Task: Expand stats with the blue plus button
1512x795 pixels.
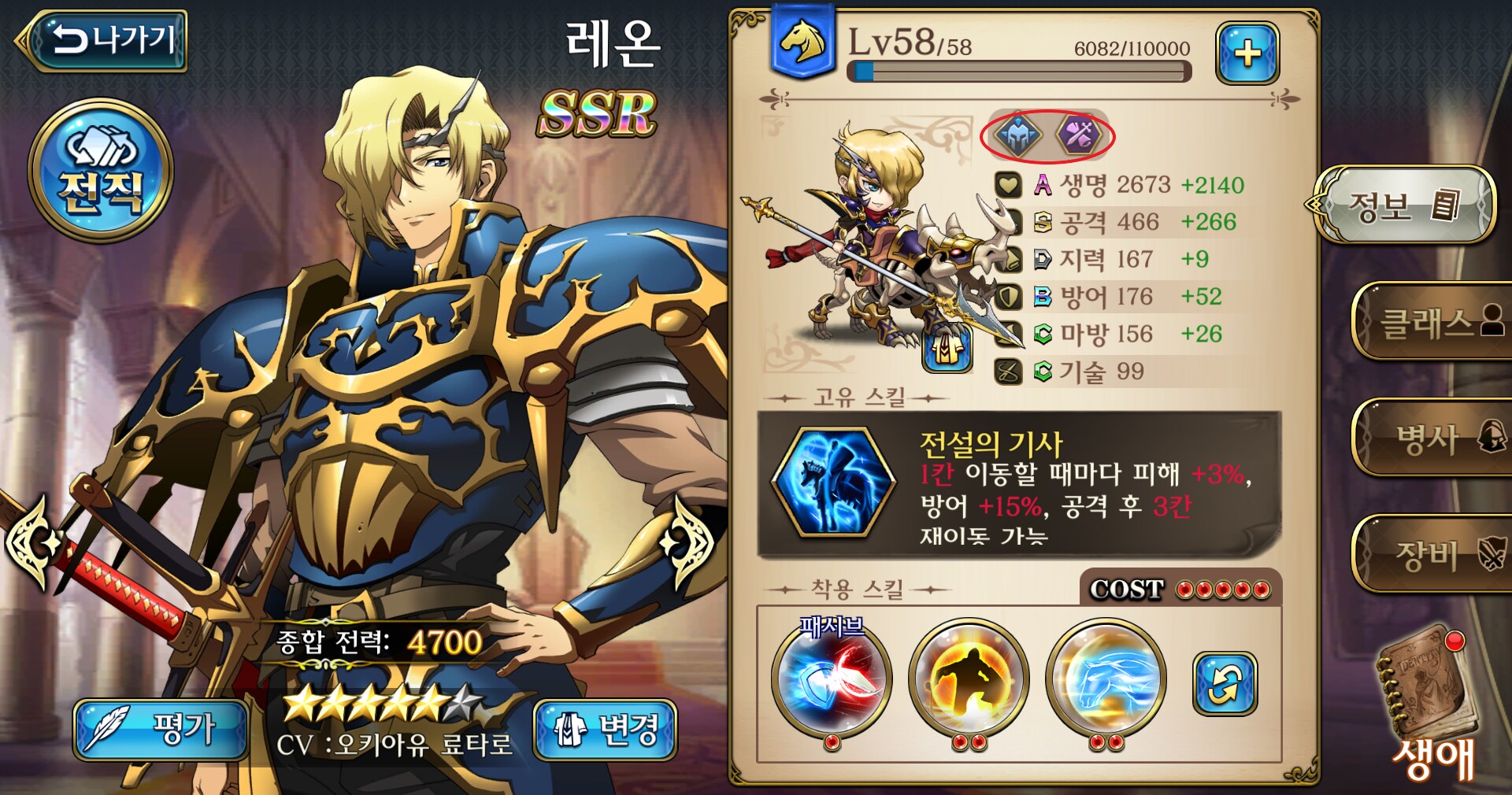Action: pos(1249,53)
